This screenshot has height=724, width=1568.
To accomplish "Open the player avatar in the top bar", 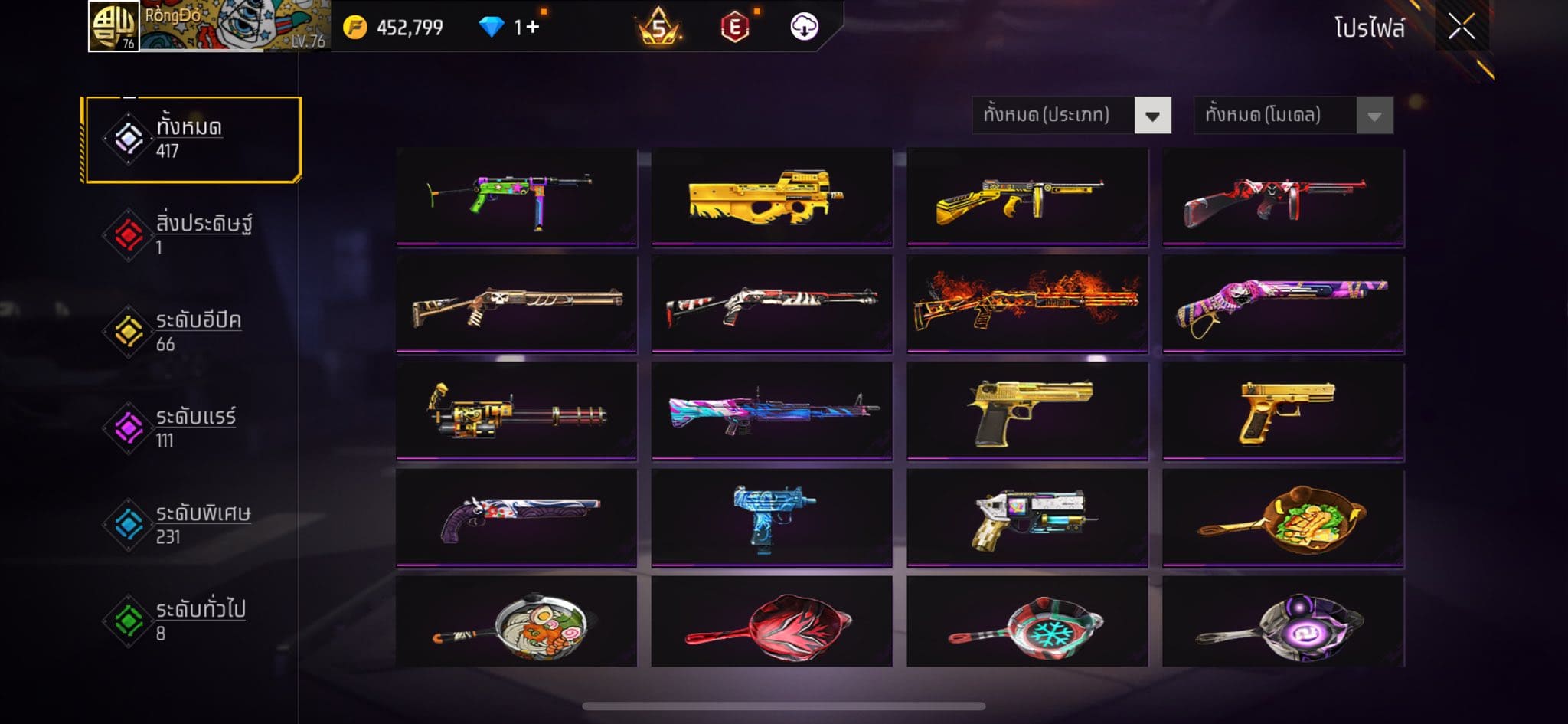I will tap(114, 26).
